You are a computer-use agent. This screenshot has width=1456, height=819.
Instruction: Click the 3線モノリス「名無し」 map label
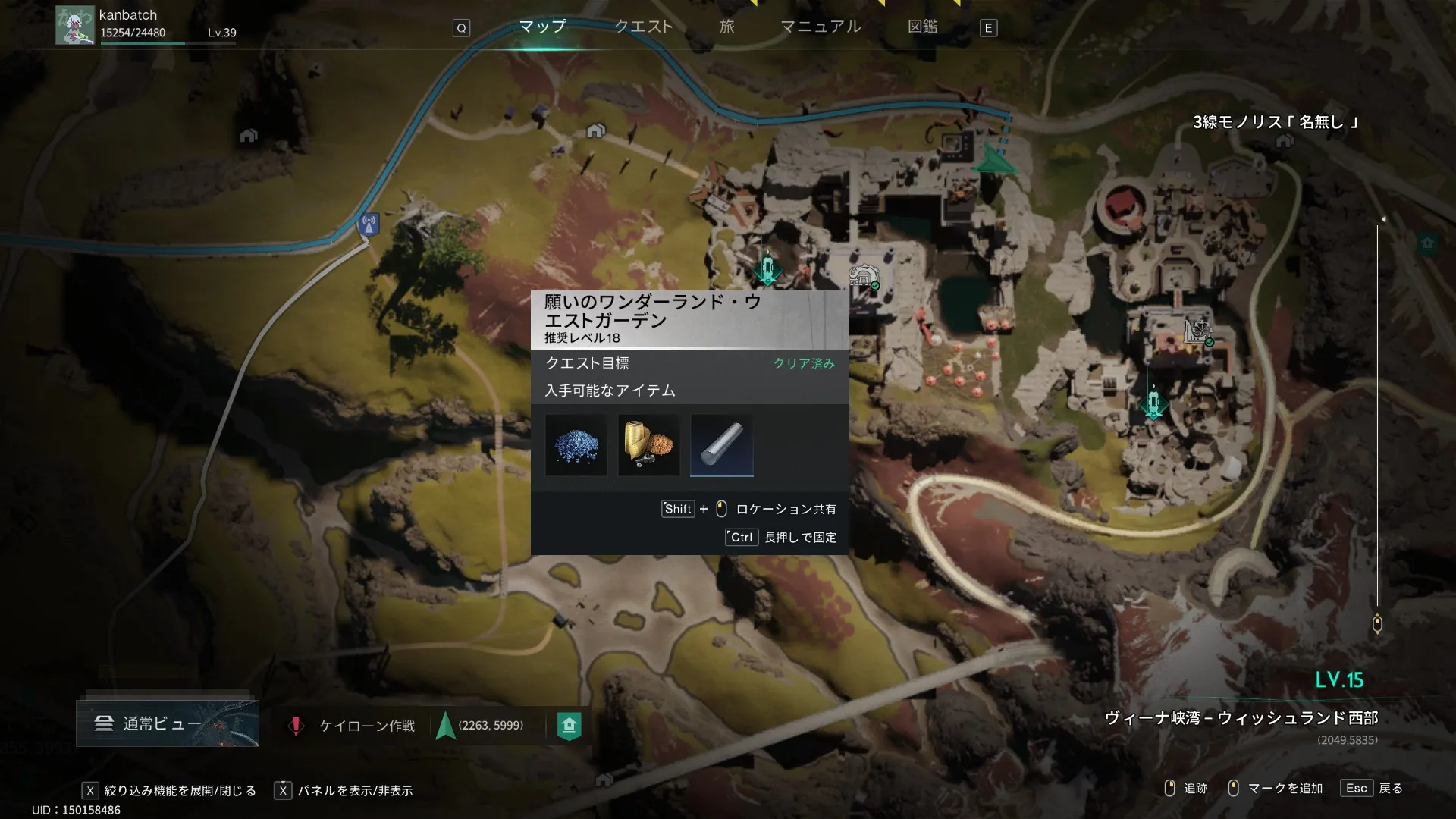point(1274,122)
